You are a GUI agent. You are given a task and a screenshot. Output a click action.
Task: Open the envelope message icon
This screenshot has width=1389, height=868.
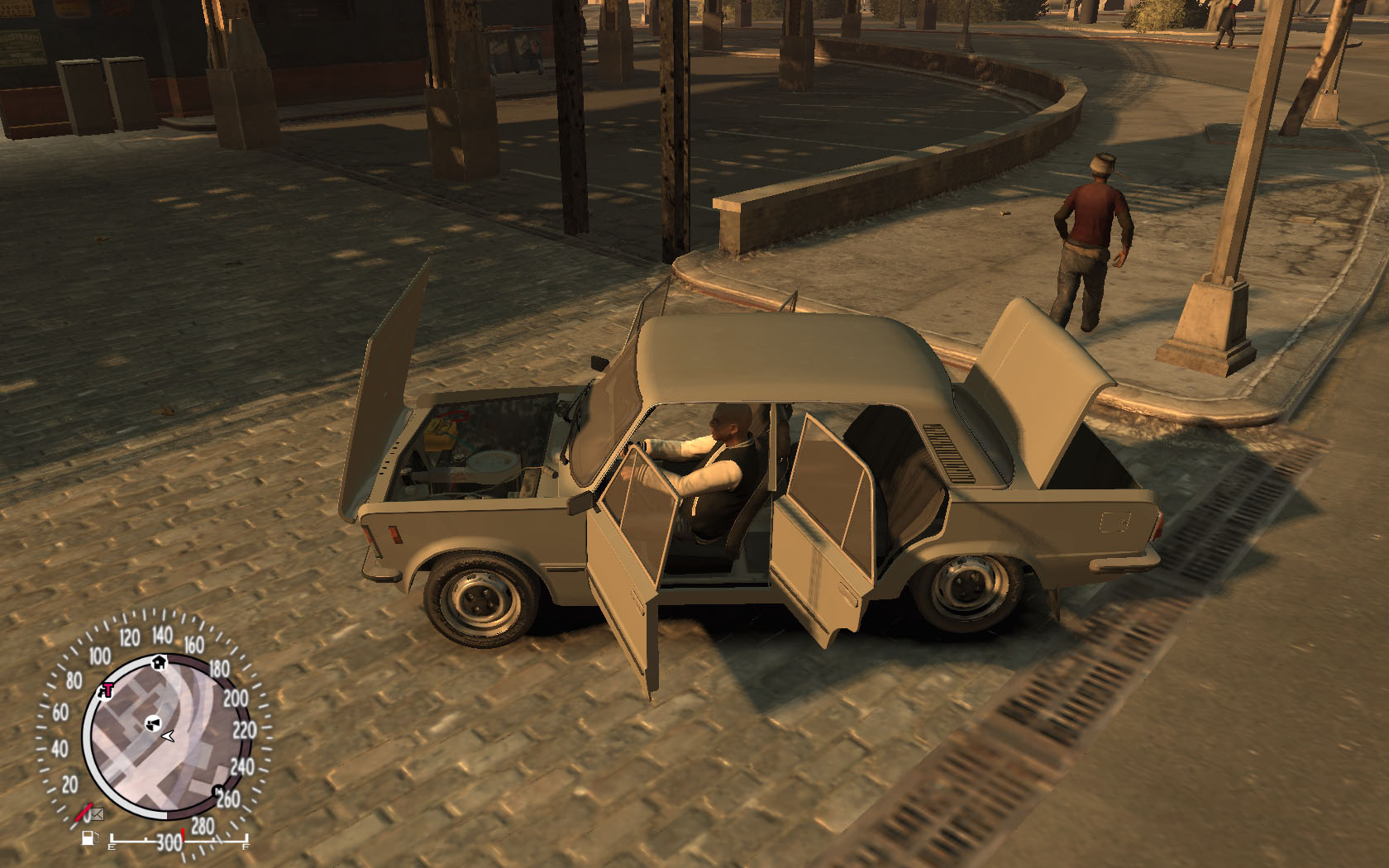[98, 814]
